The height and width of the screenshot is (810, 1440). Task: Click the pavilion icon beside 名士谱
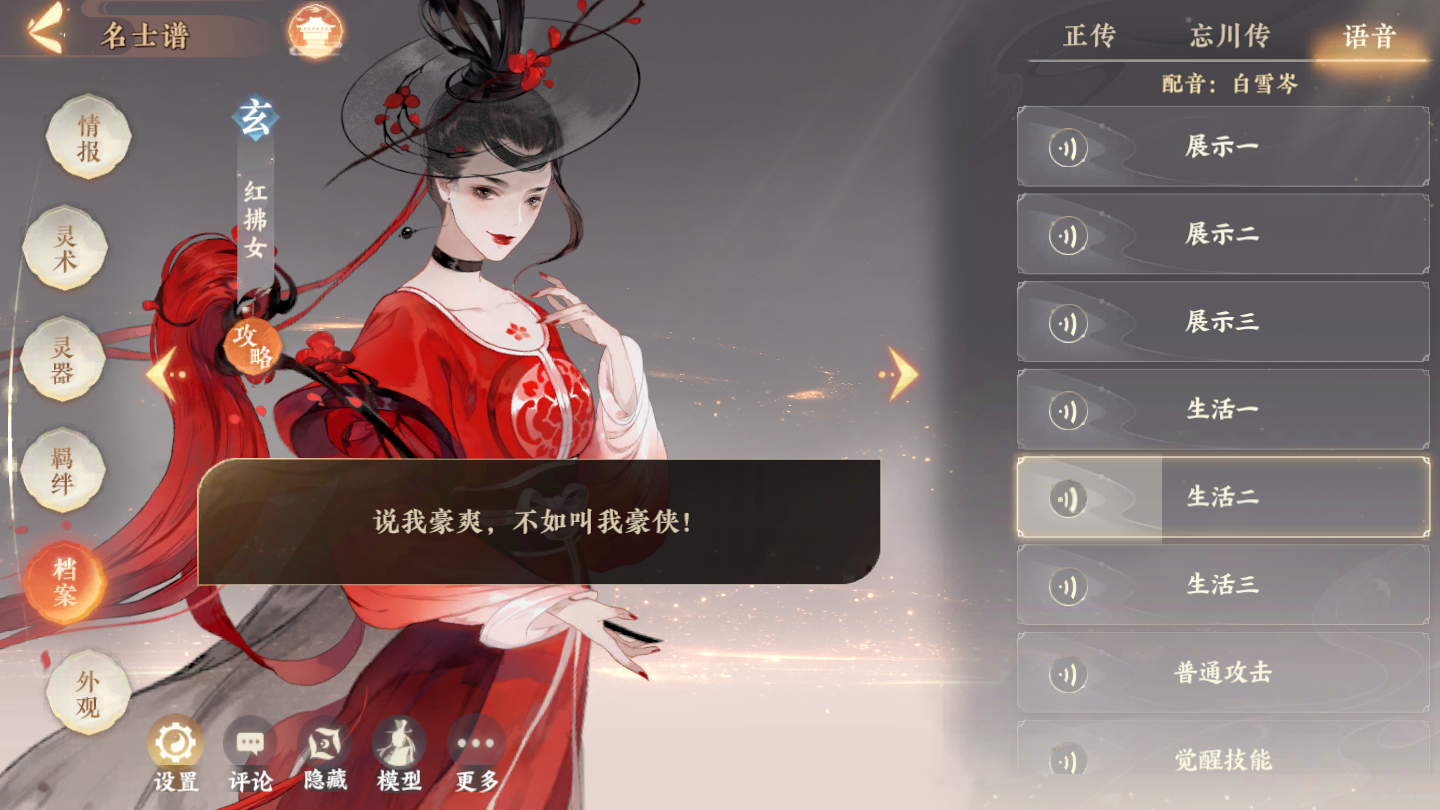pyautogui.click(x=319, y=32)
